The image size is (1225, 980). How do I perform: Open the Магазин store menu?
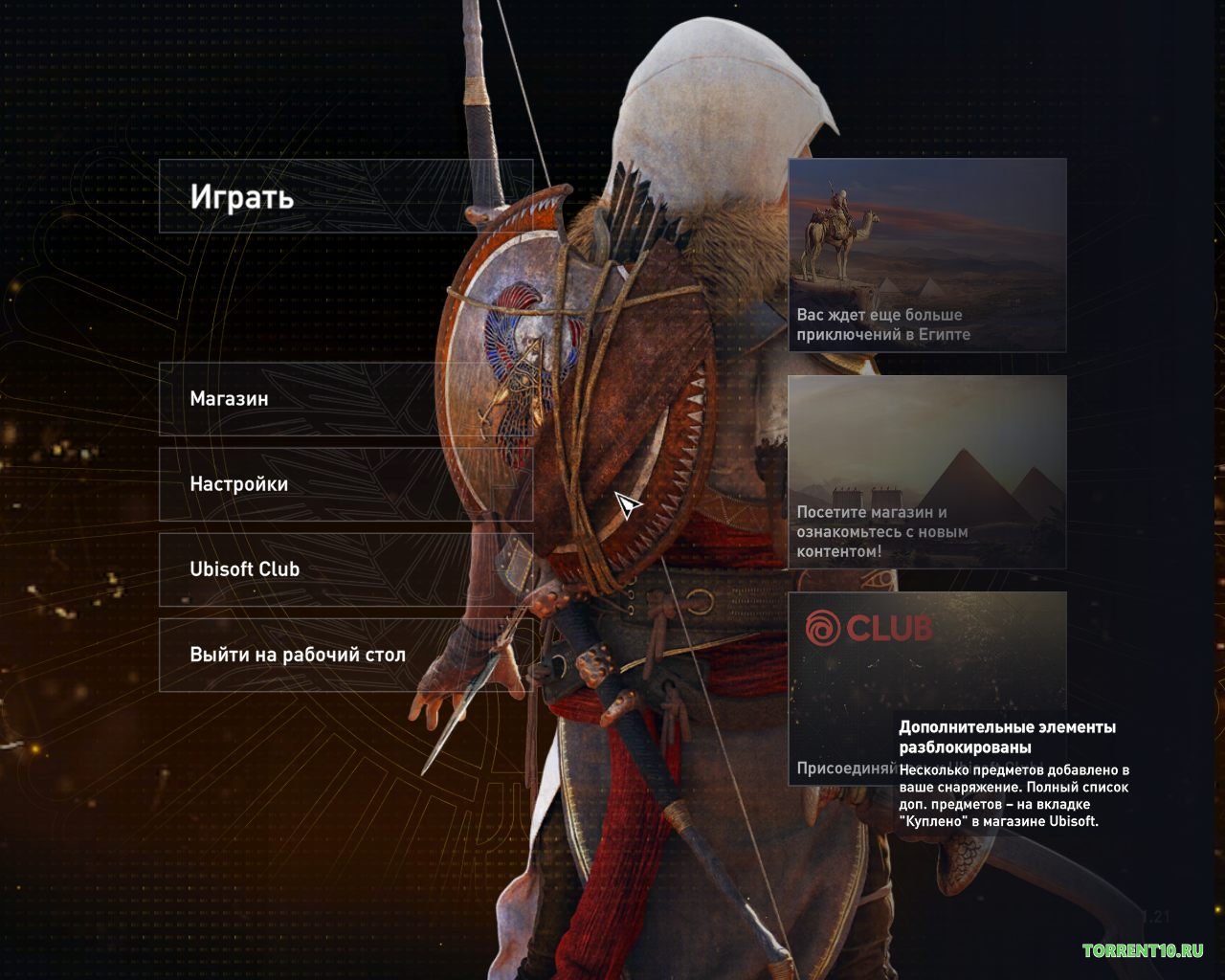click(x=345, y=399)
